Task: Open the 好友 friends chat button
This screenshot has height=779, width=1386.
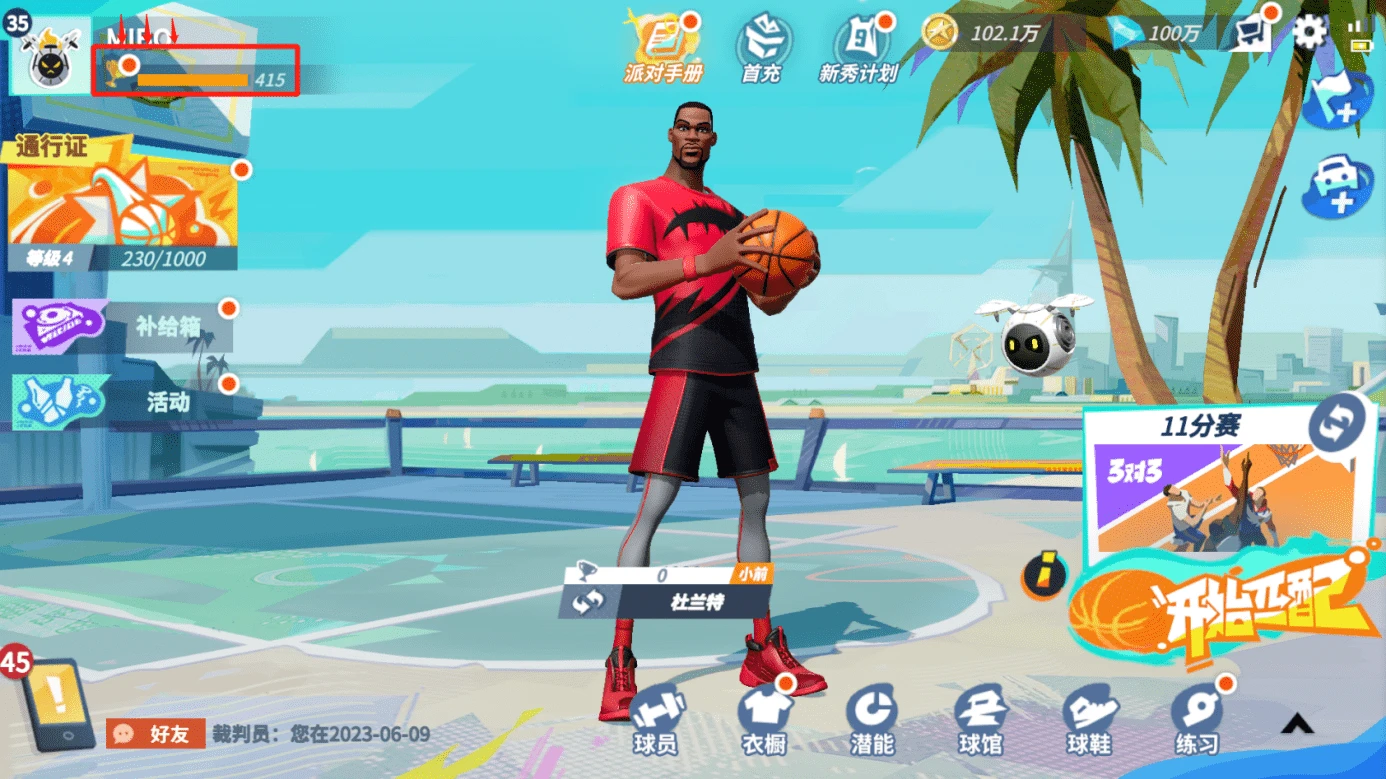Action: tap(156, 734)
